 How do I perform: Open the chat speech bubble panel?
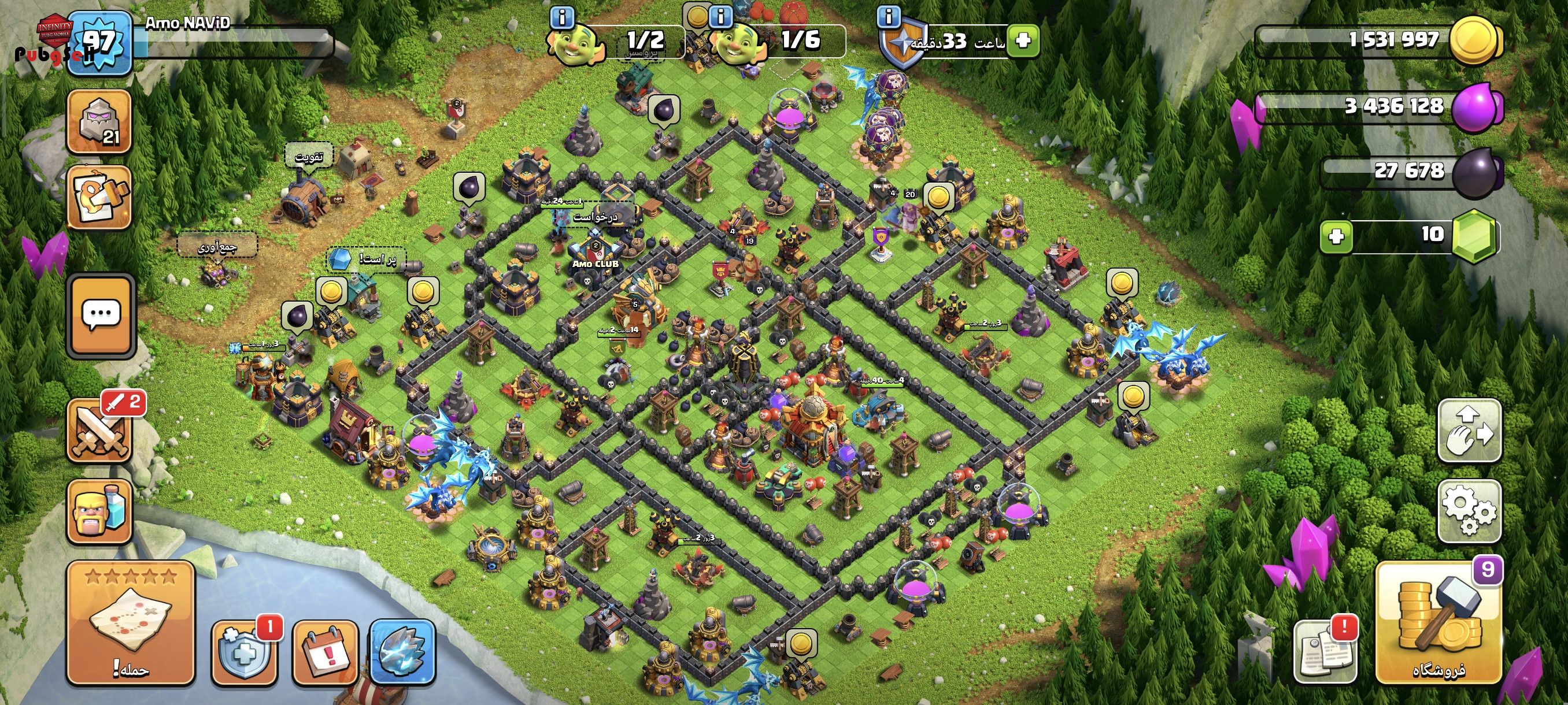(x=101, y=315)
